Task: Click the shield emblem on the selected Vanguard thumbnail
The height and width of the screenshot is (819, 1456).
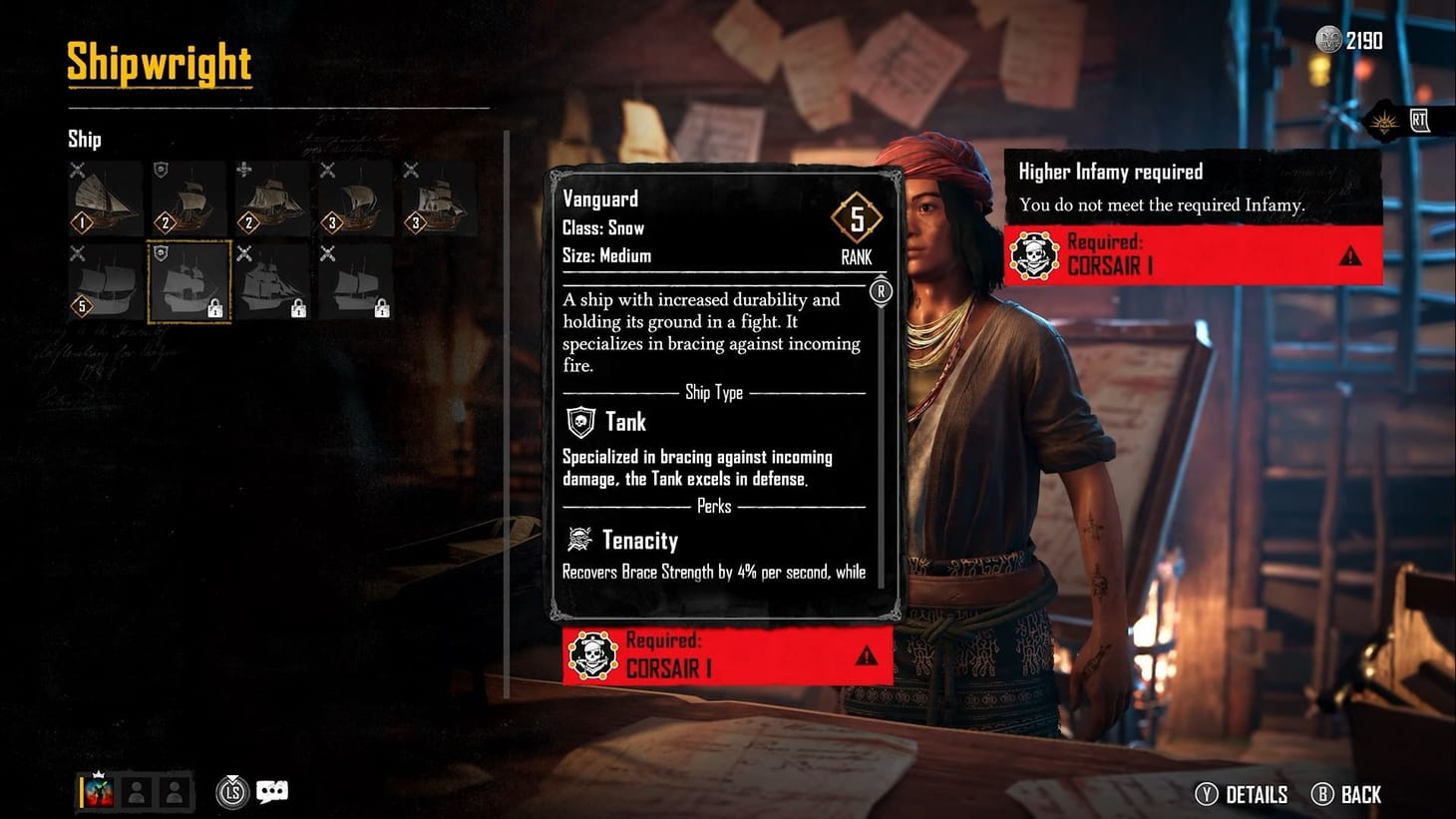Action: coord(161,252)
